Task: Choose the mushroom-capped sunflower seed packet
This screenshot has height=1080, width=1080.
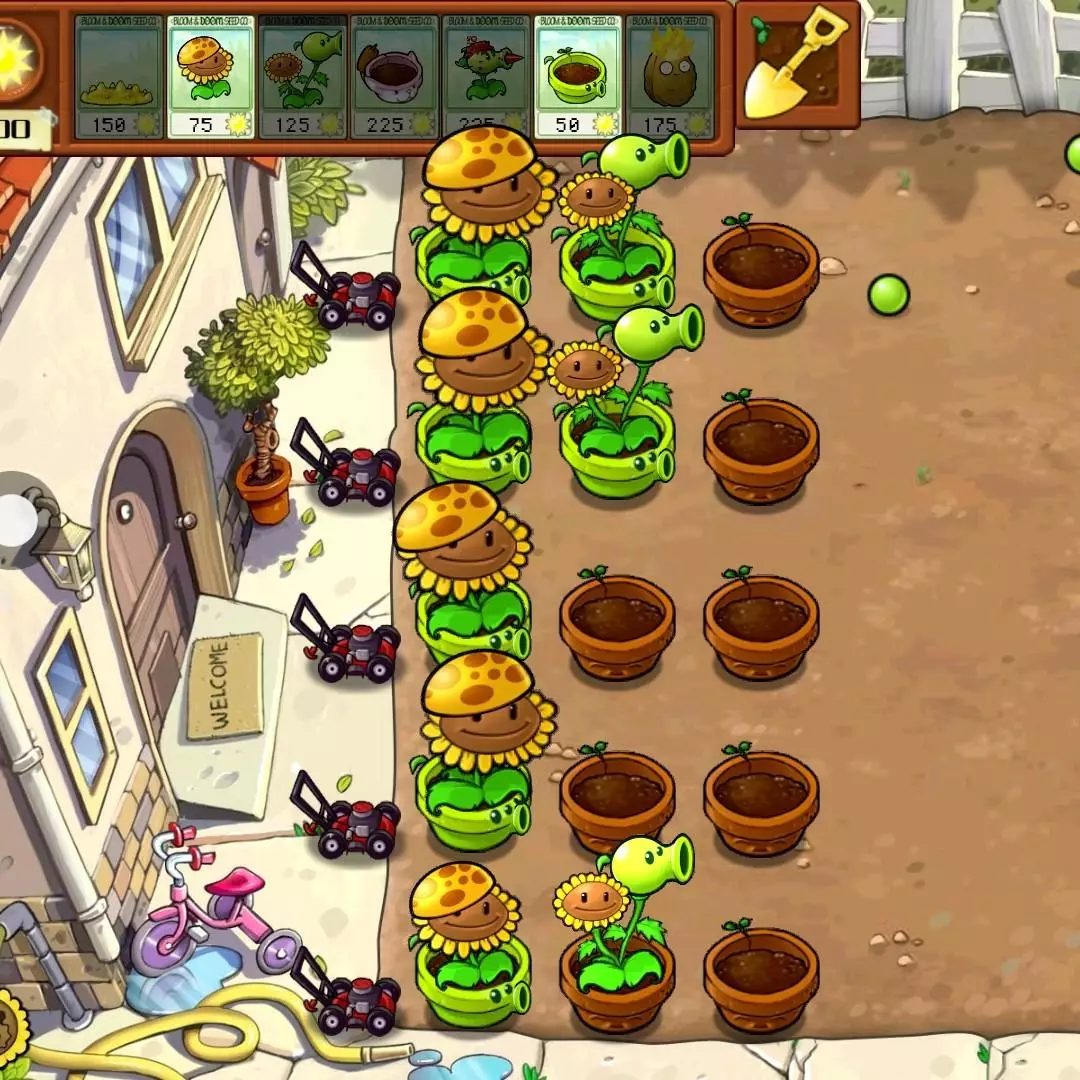Action: 210,77
